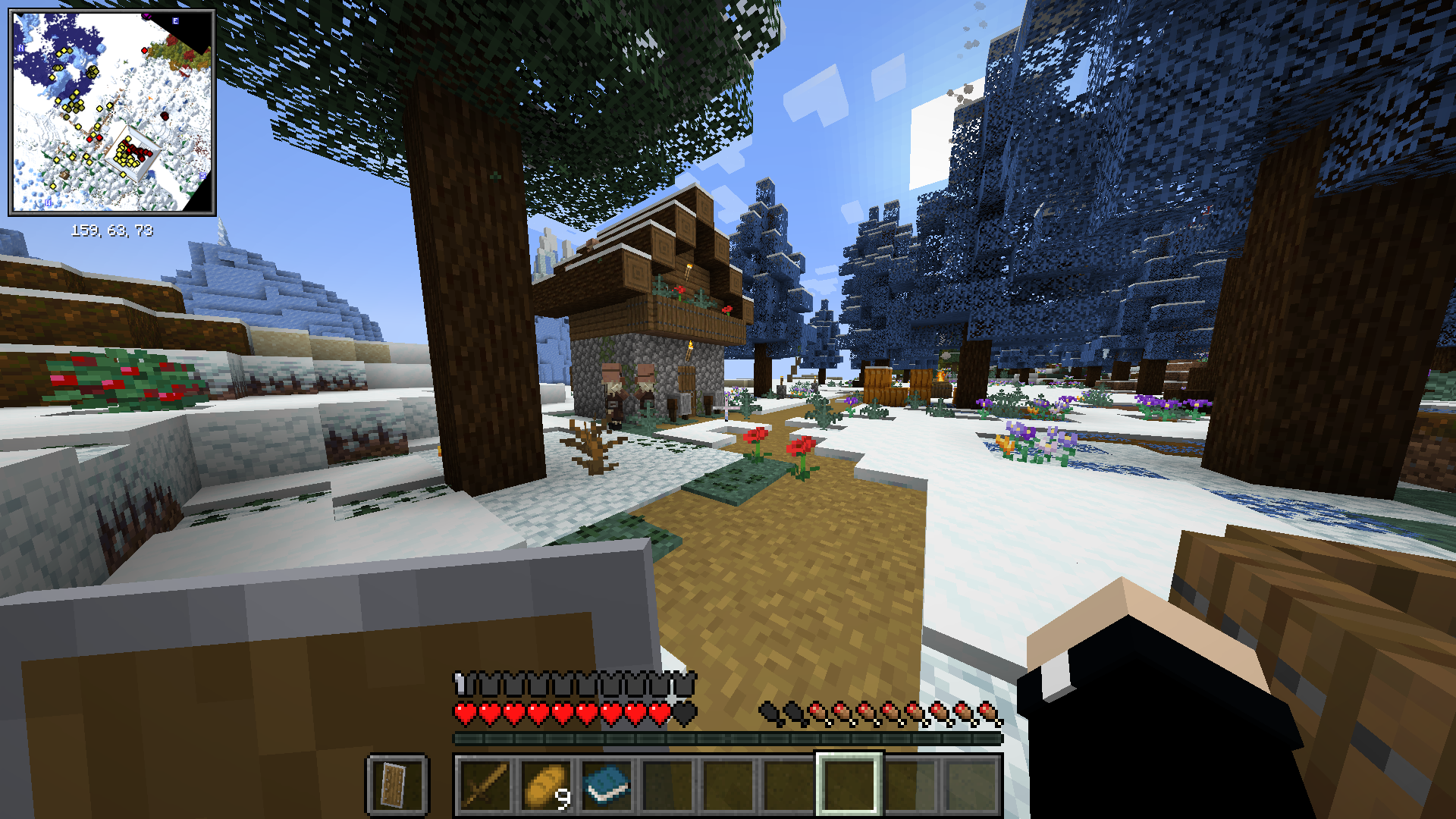Select the wooden sword in the hotbar

click(x=486, y=786)
